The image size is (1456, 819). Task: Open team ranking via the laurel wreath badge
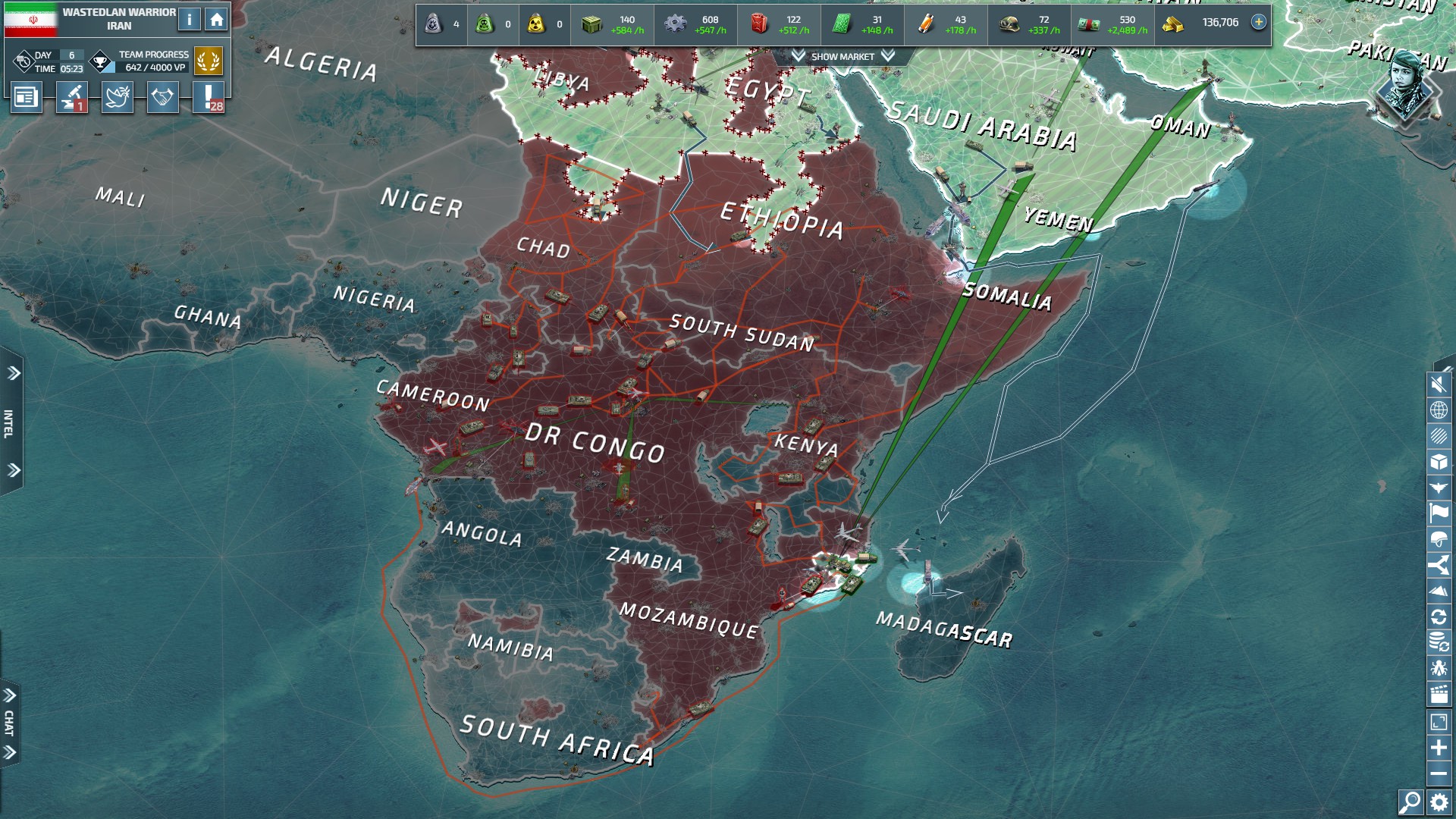point(209,61)
